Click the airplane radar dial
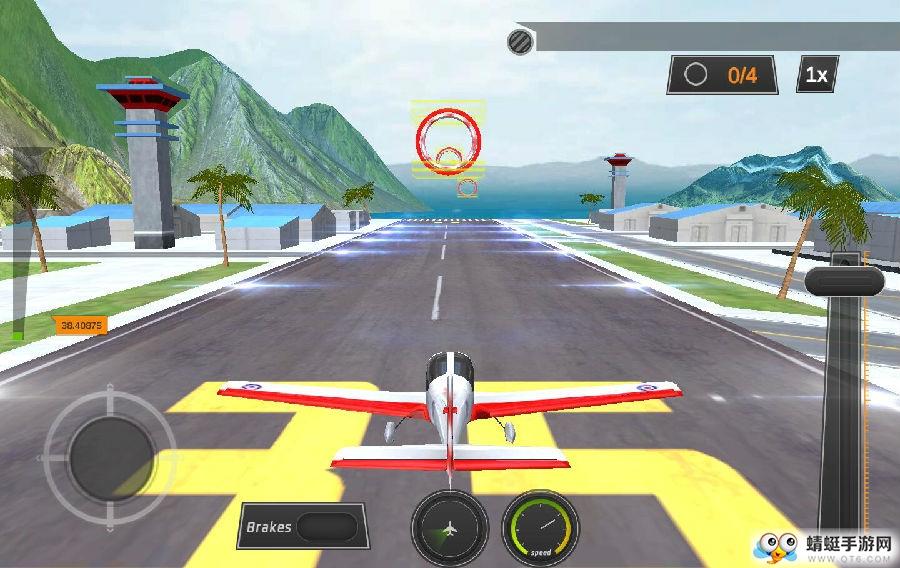Viewport: 900px width, 568px height. click(450, 527)
